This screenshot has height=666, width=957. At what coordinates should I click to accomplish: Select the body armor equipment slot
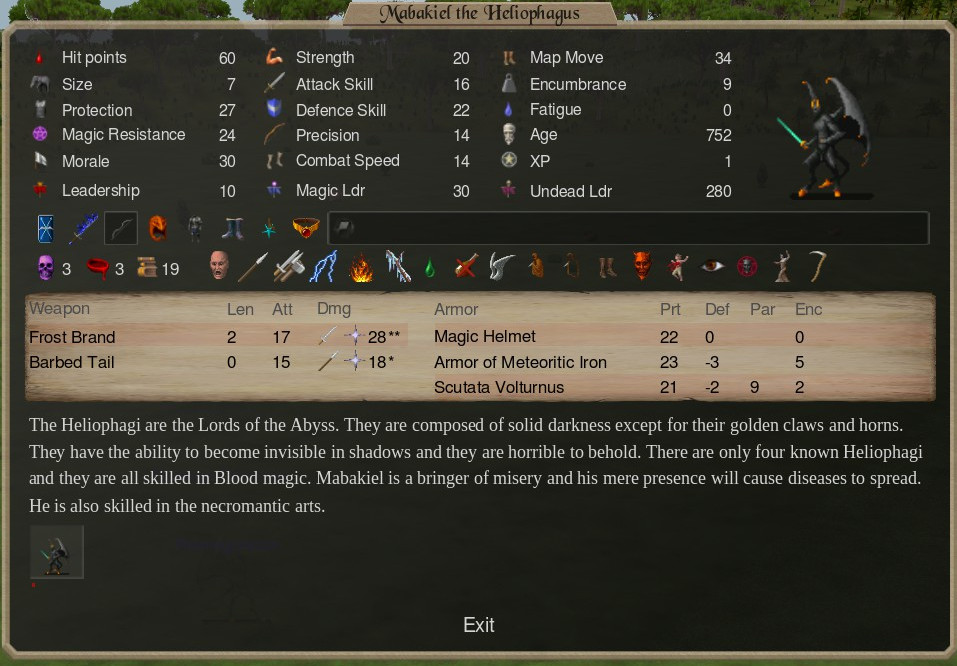[196, 229]
